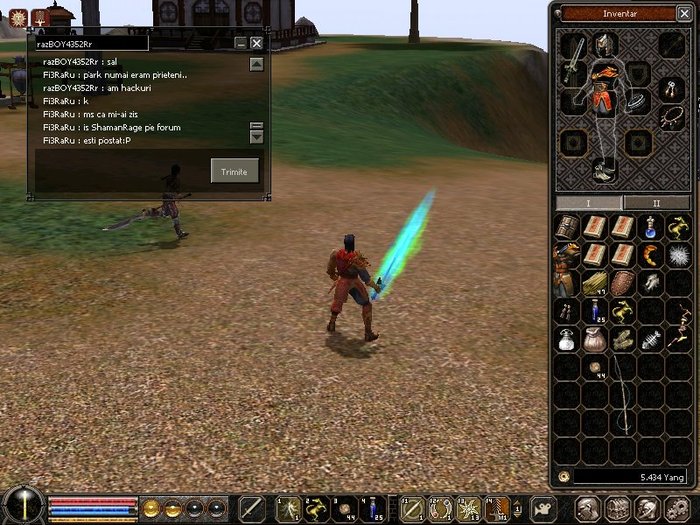Minimize the whisper chat window
The image size is (700, 525).
(x=240, y=43)
